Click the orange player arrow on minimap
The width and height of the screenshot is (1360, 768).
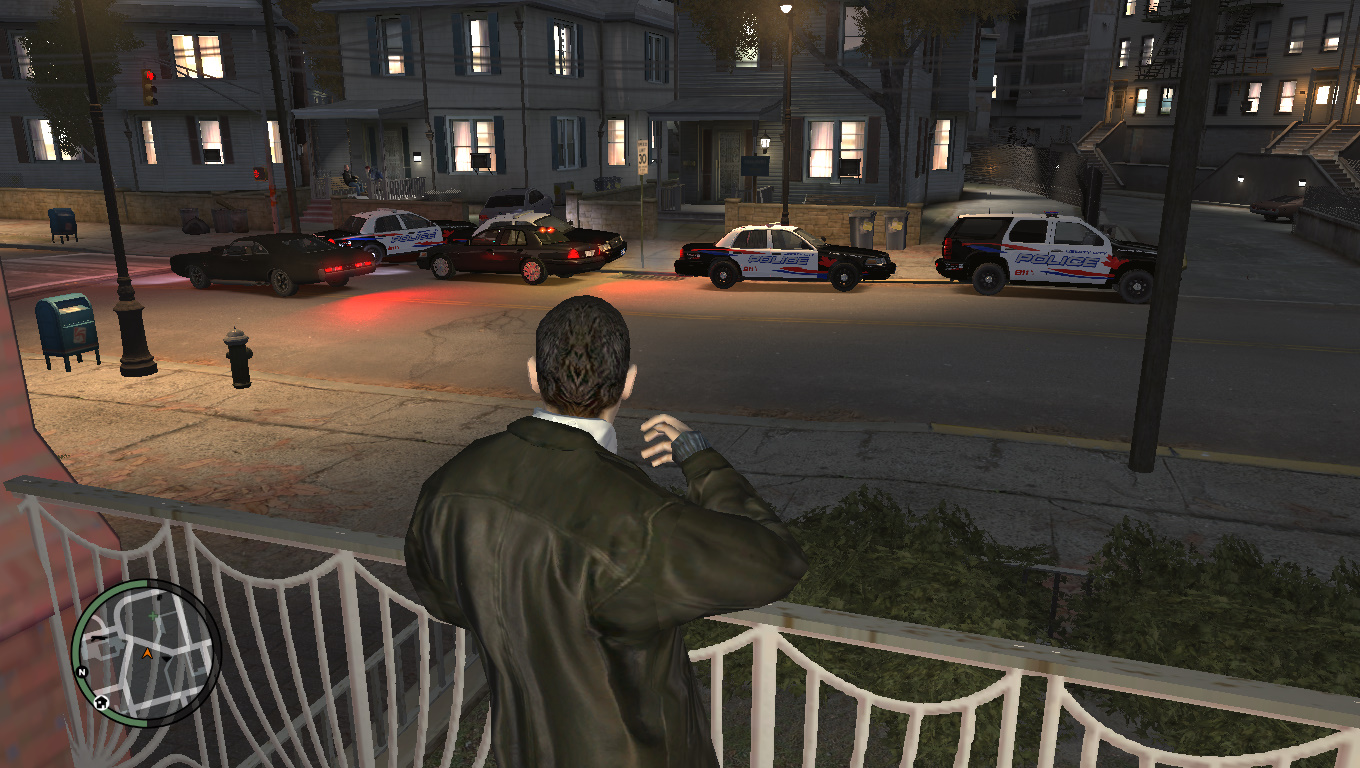pos(147,654)
